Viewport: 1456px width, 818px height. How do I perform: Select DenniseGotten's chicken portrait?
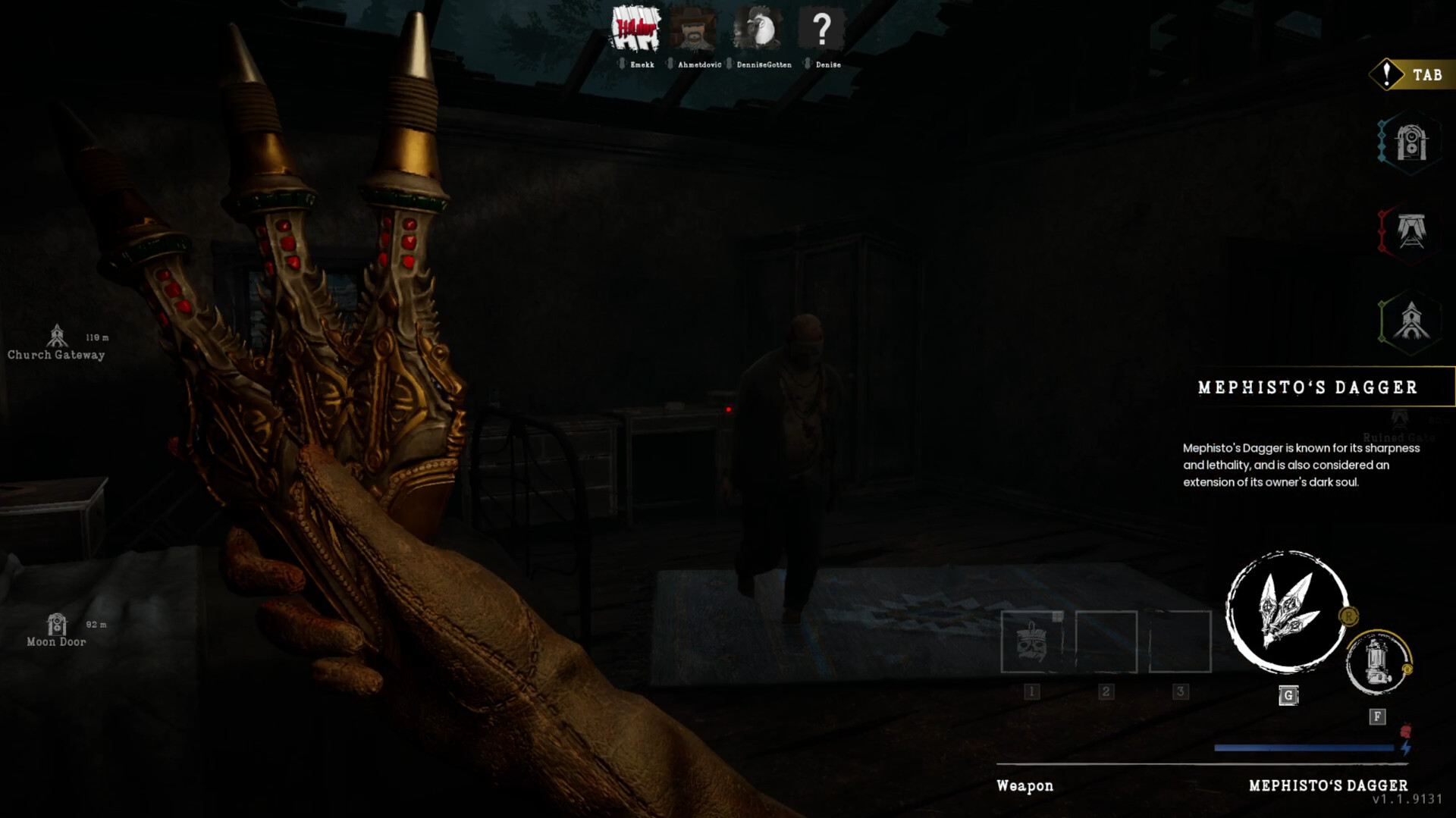pyautogui.click(x=758, y=30)
